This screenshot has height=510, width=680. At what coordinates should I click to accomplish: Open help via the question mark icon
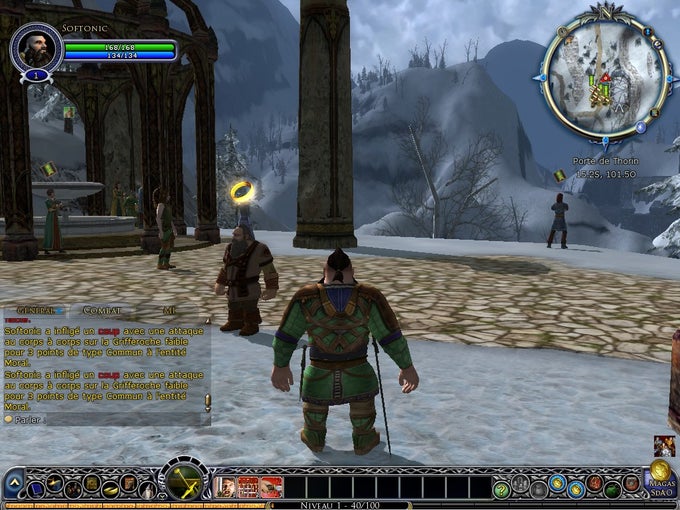pos(501,489)
